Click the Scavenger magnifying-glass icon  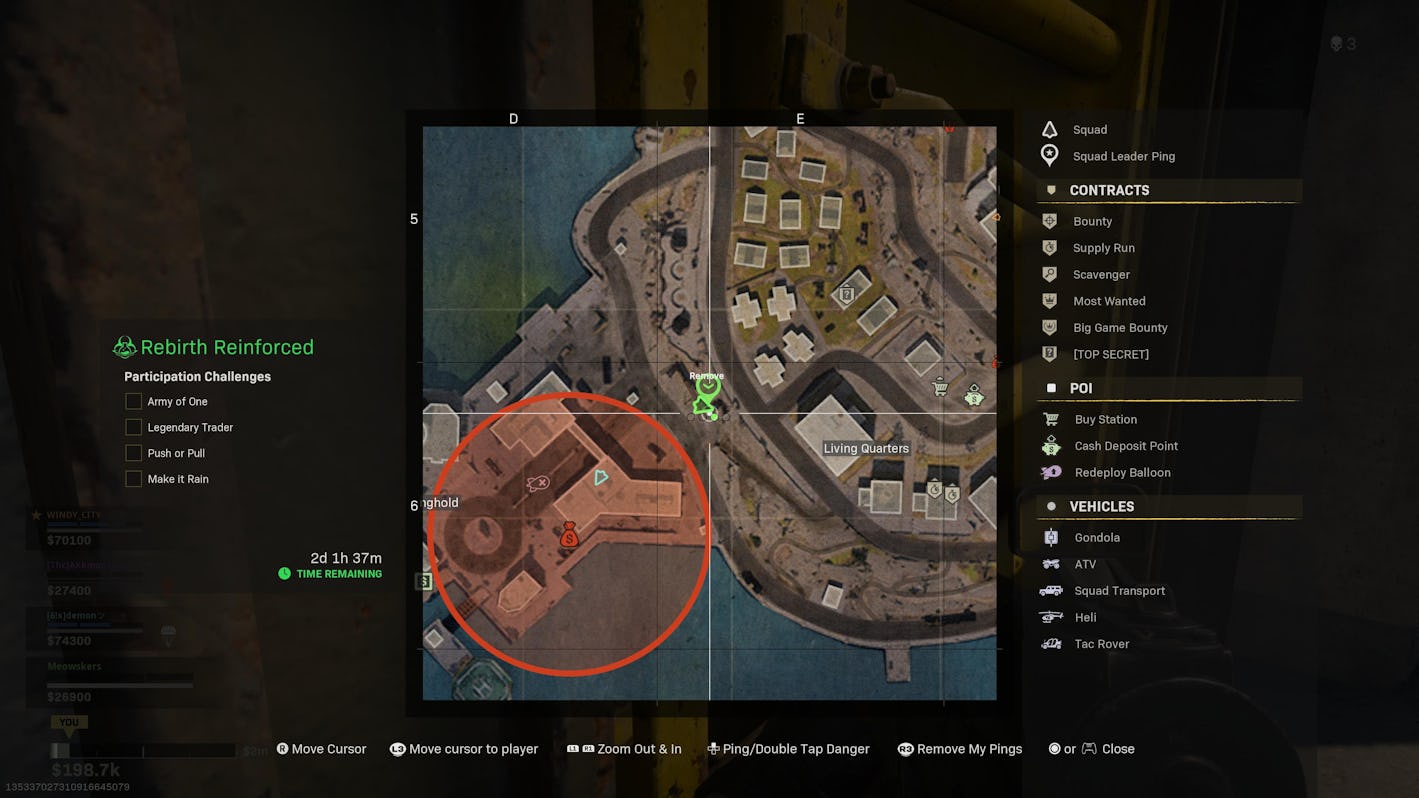click(1049, 274)
